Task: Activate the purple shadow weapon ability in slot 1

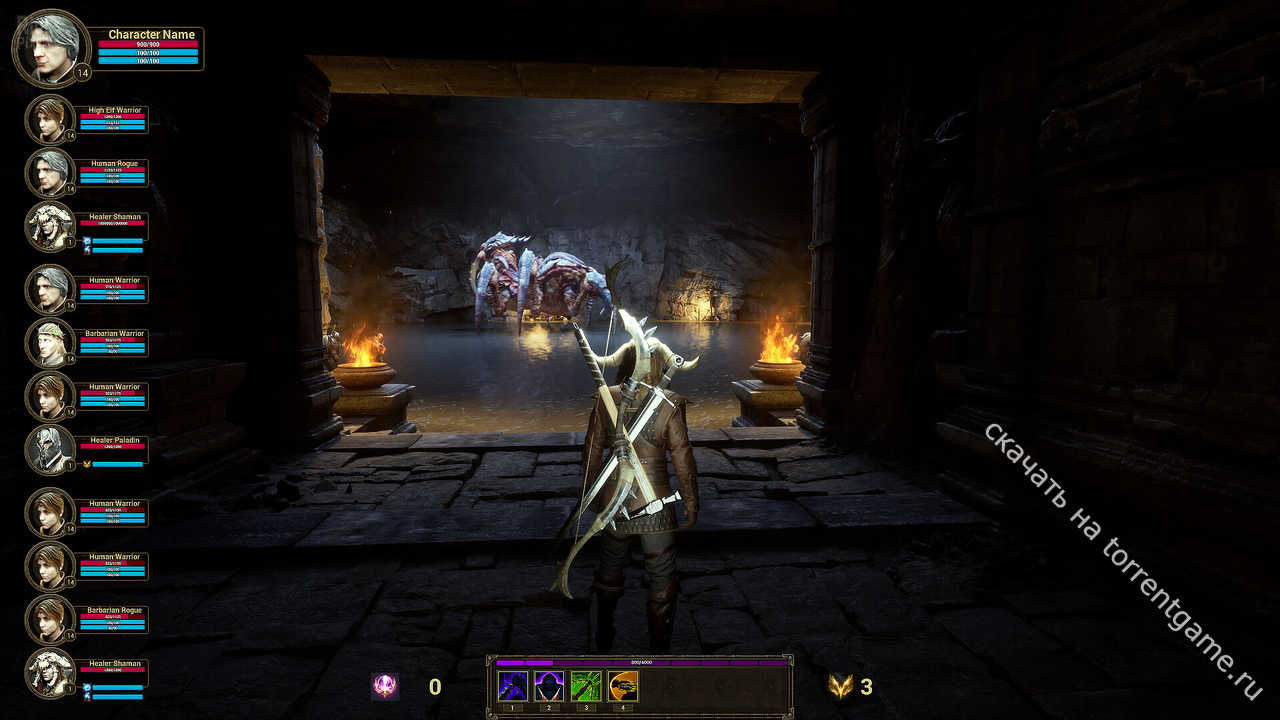Action: (513, 686)
